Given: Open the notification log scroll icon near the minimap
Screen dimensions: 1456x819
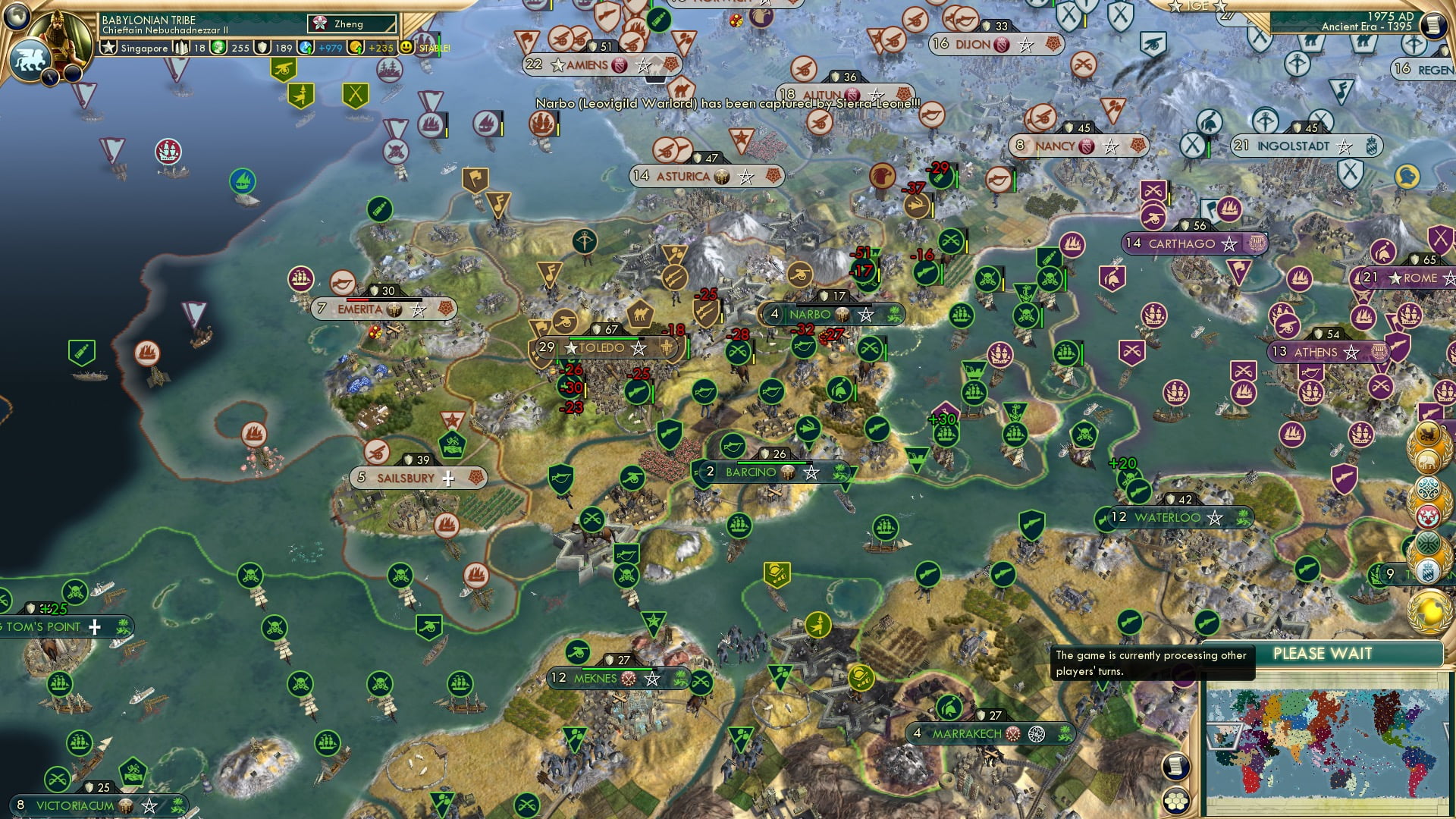Looking at the screenshot, I should click(1176, 765).
